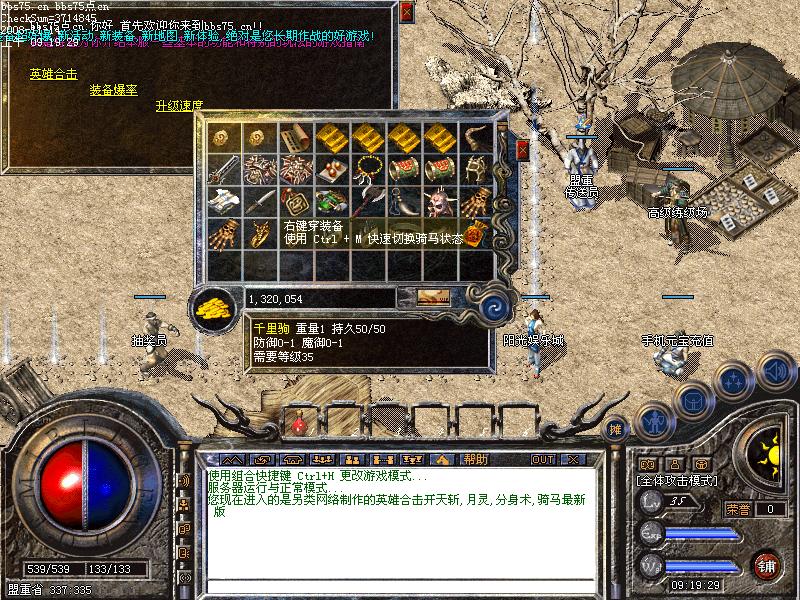Screen dimensions: 800x600
Task: Click the gold coin pile icon
Action: point(210,305)
